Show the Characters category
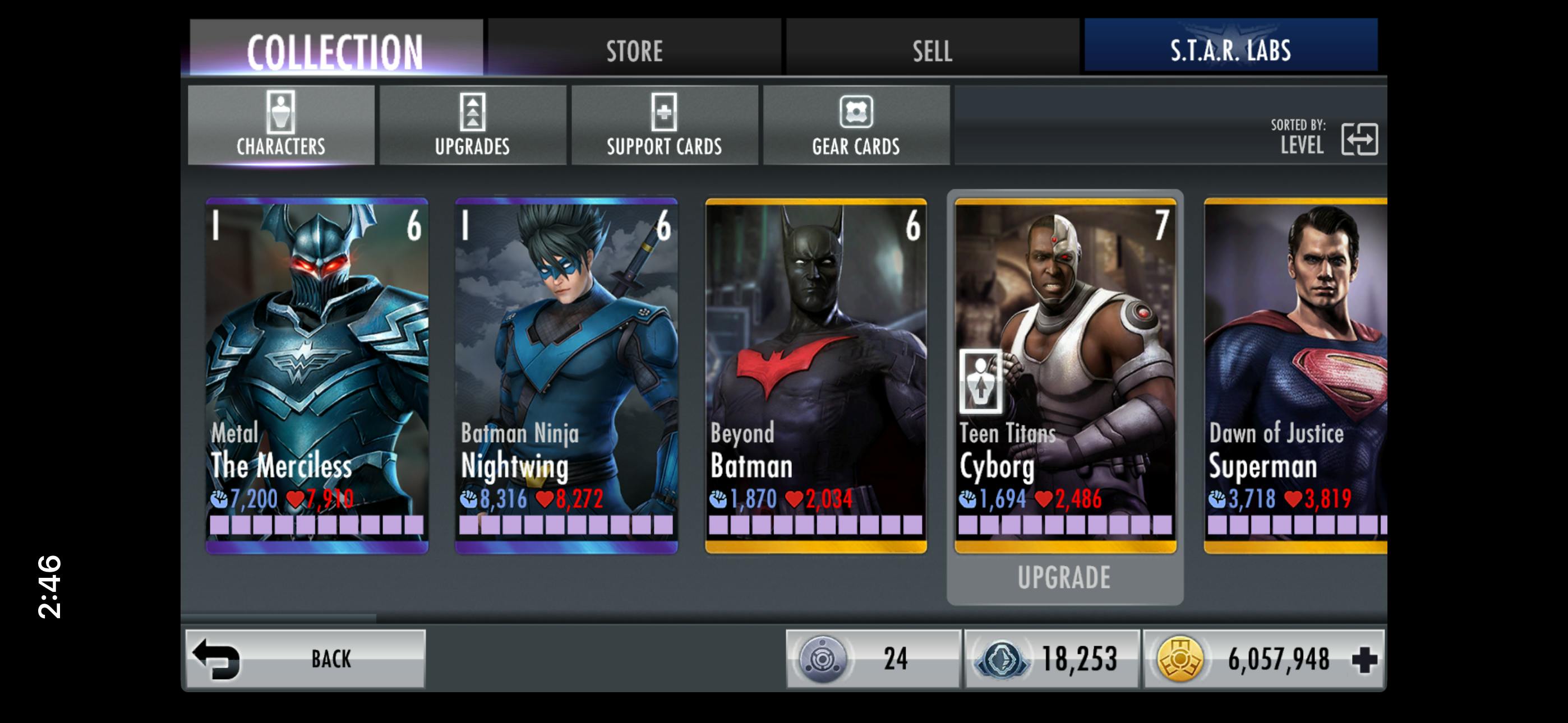The image size is (1568, 723). 280,125
